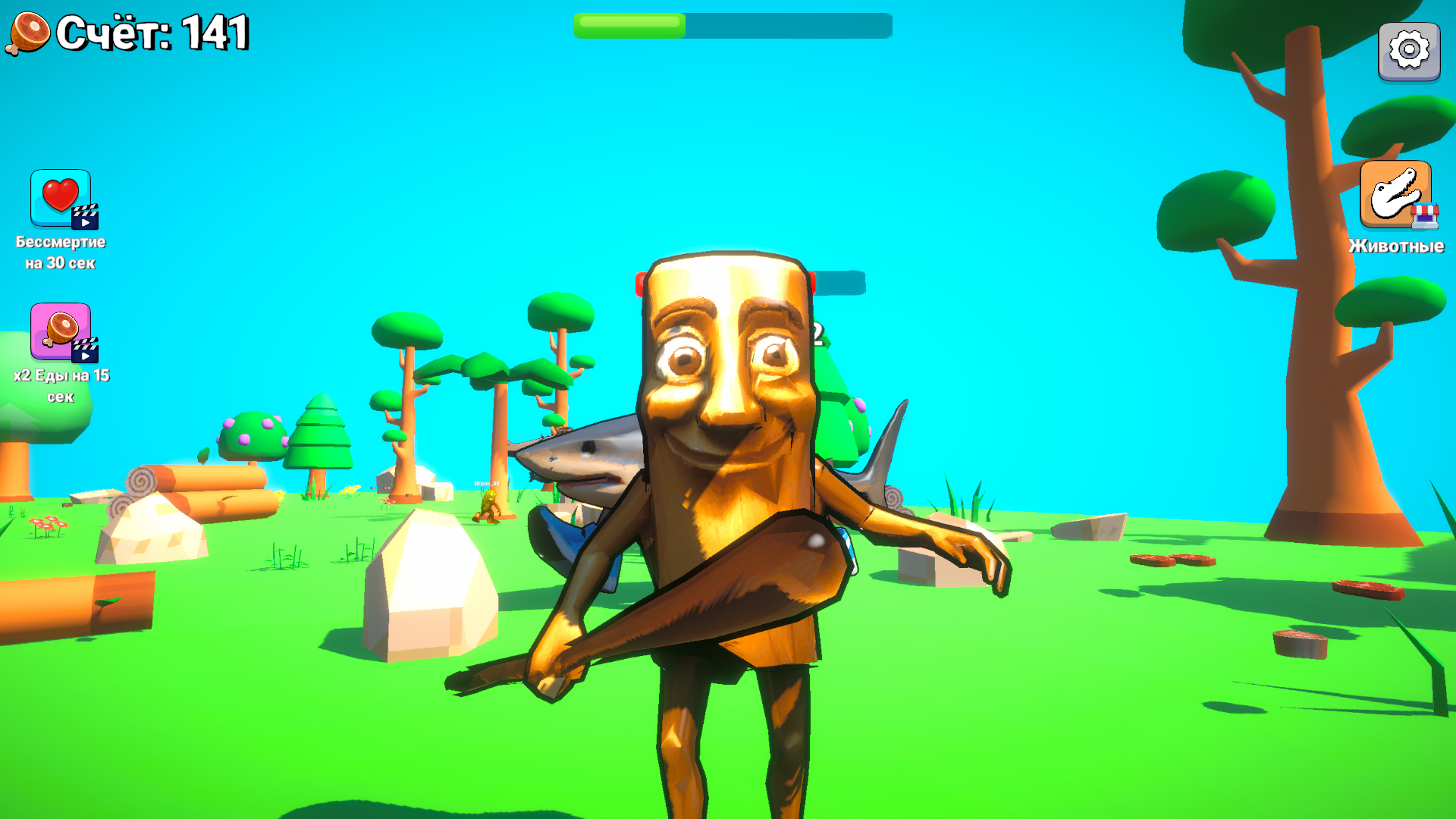This screenshot has width=1456, height=819.
Task: Click the green progress bar at the top
Action: point(629,26)
